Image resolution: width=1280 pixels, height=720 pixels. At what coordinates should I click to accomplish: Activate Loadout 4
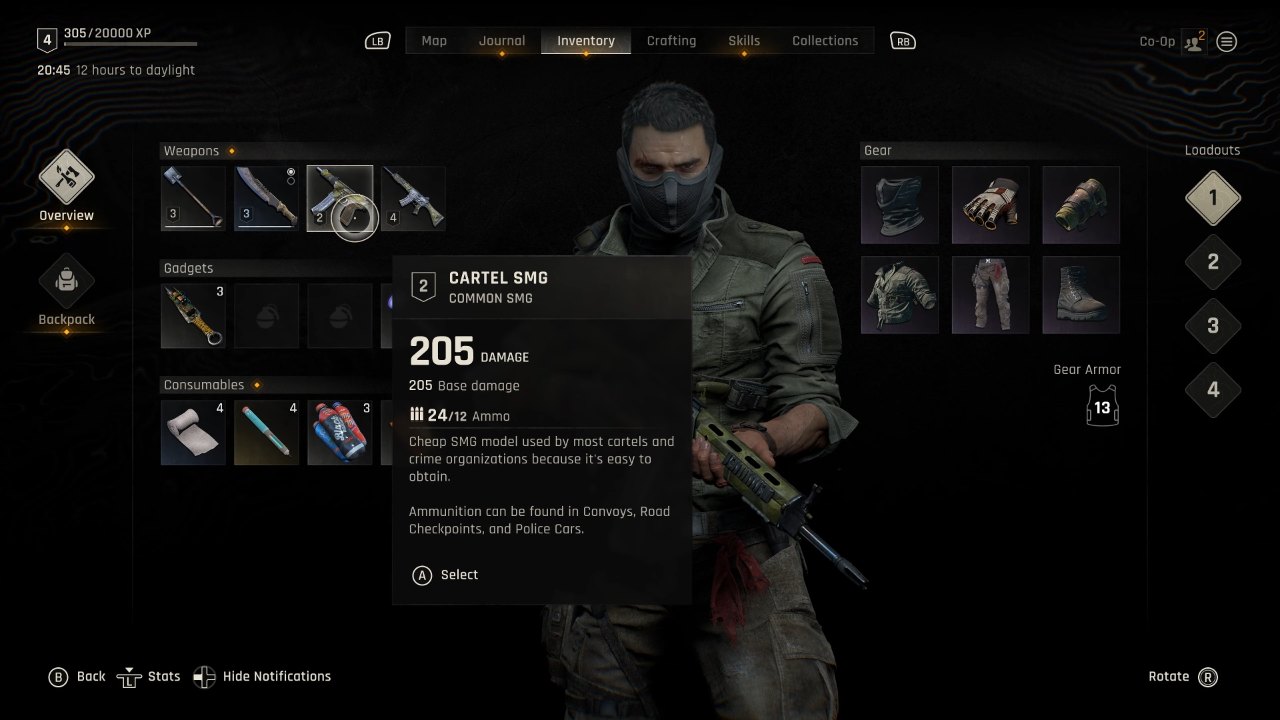(1213, 390)
